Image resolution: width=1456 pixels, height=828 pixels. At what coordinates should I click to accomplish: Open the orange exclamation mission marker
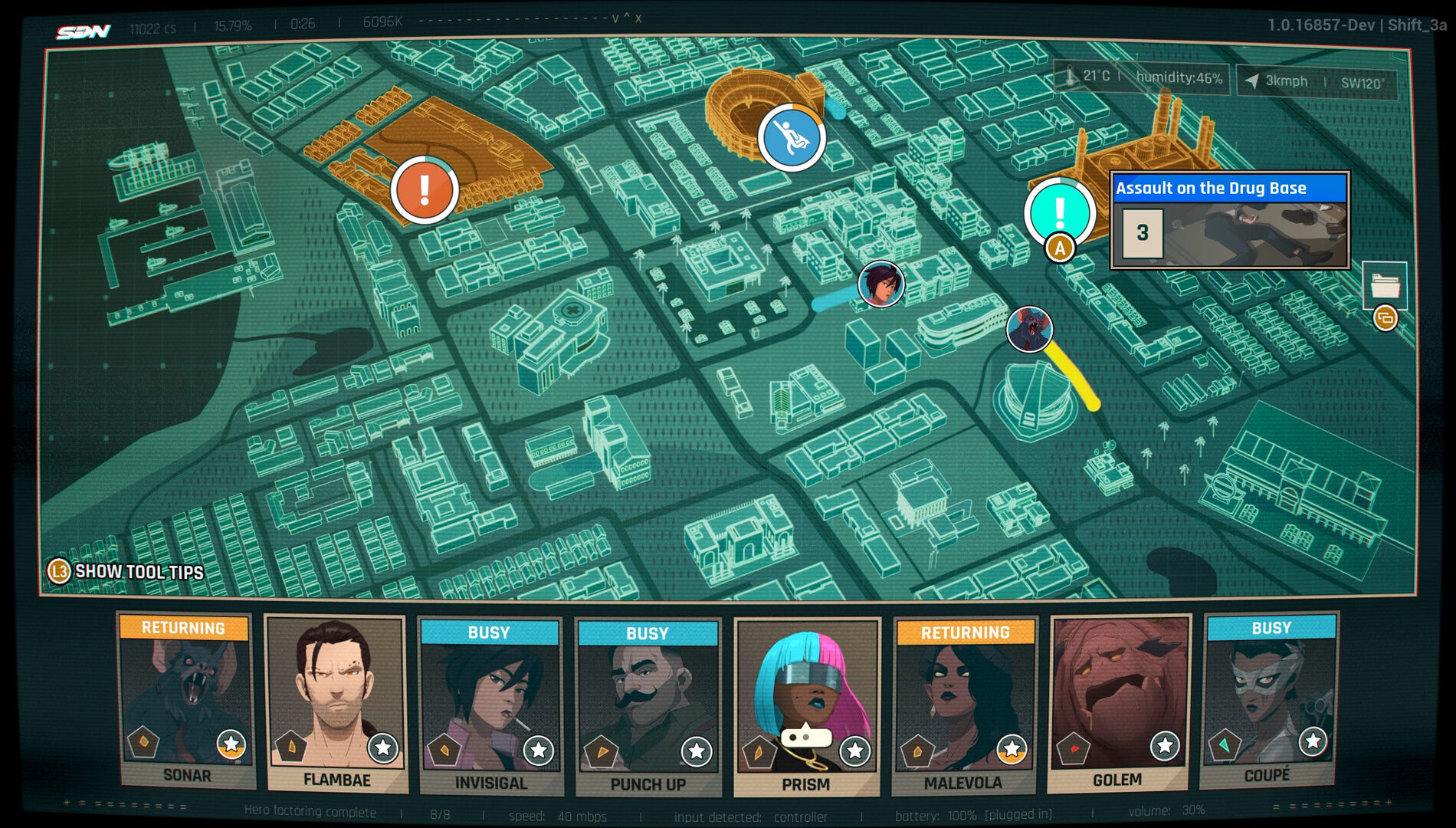tap(425, 189)
